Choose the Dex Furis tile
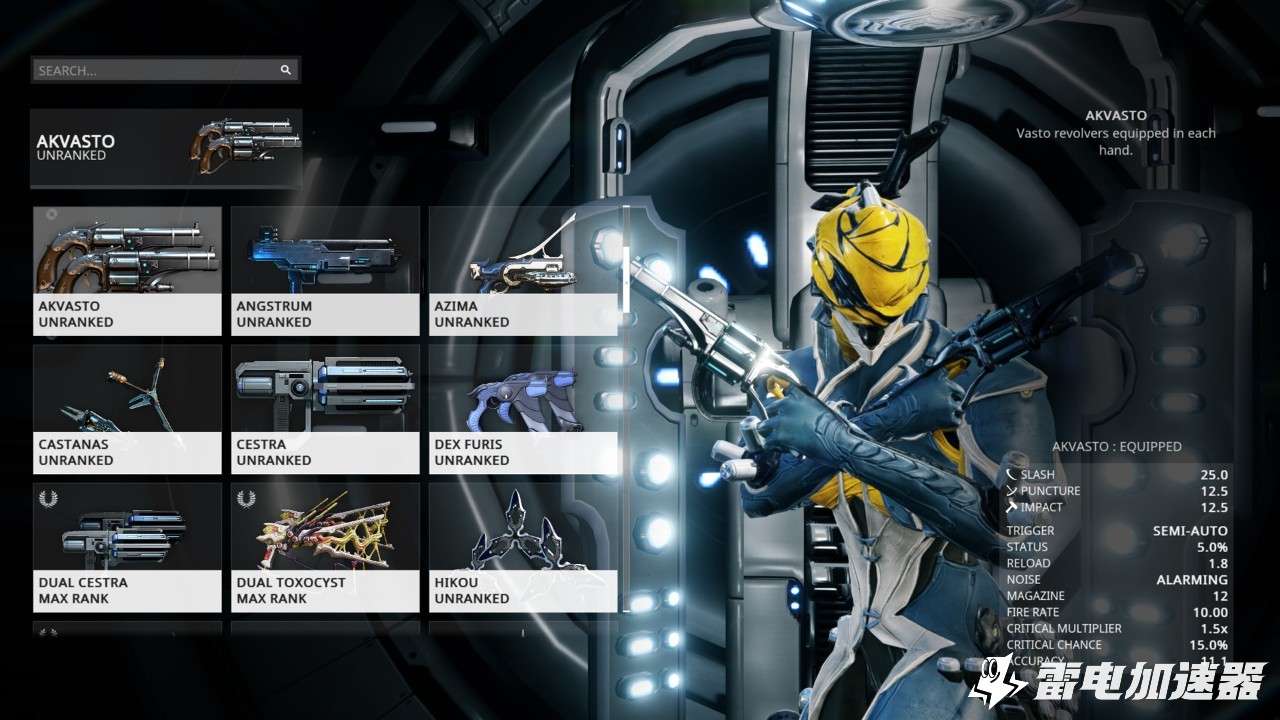Viewport: 1280px width, 720px height. (522, 409)
